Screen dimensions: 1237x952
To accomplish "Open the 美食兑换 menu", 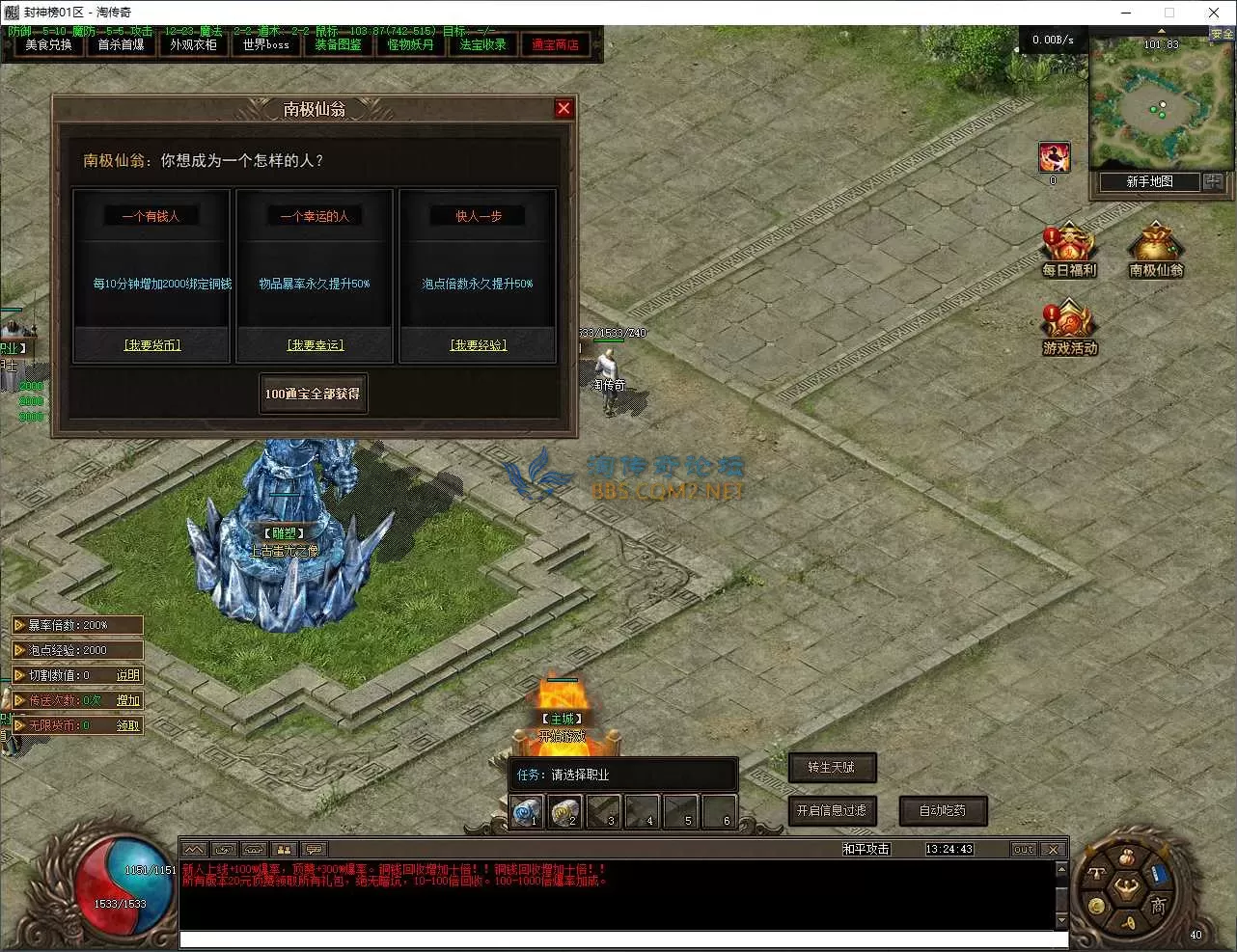I will (x=48, y=45).
